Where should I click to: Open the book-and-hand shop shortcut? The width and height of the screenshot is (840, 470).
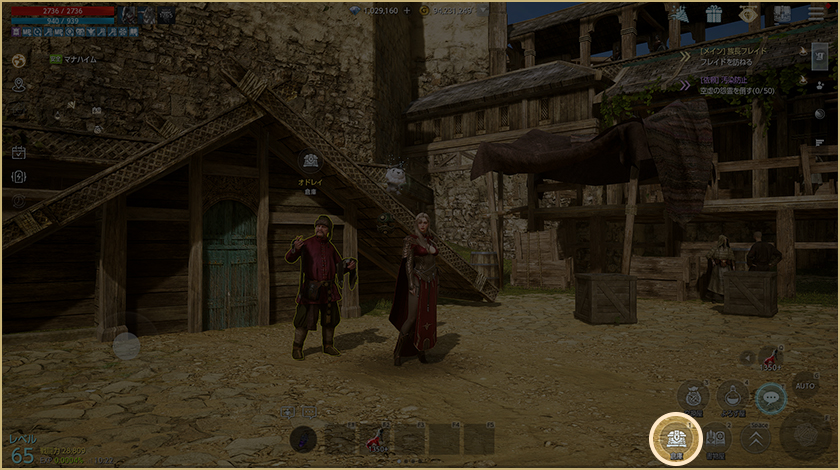coord(716,439)
